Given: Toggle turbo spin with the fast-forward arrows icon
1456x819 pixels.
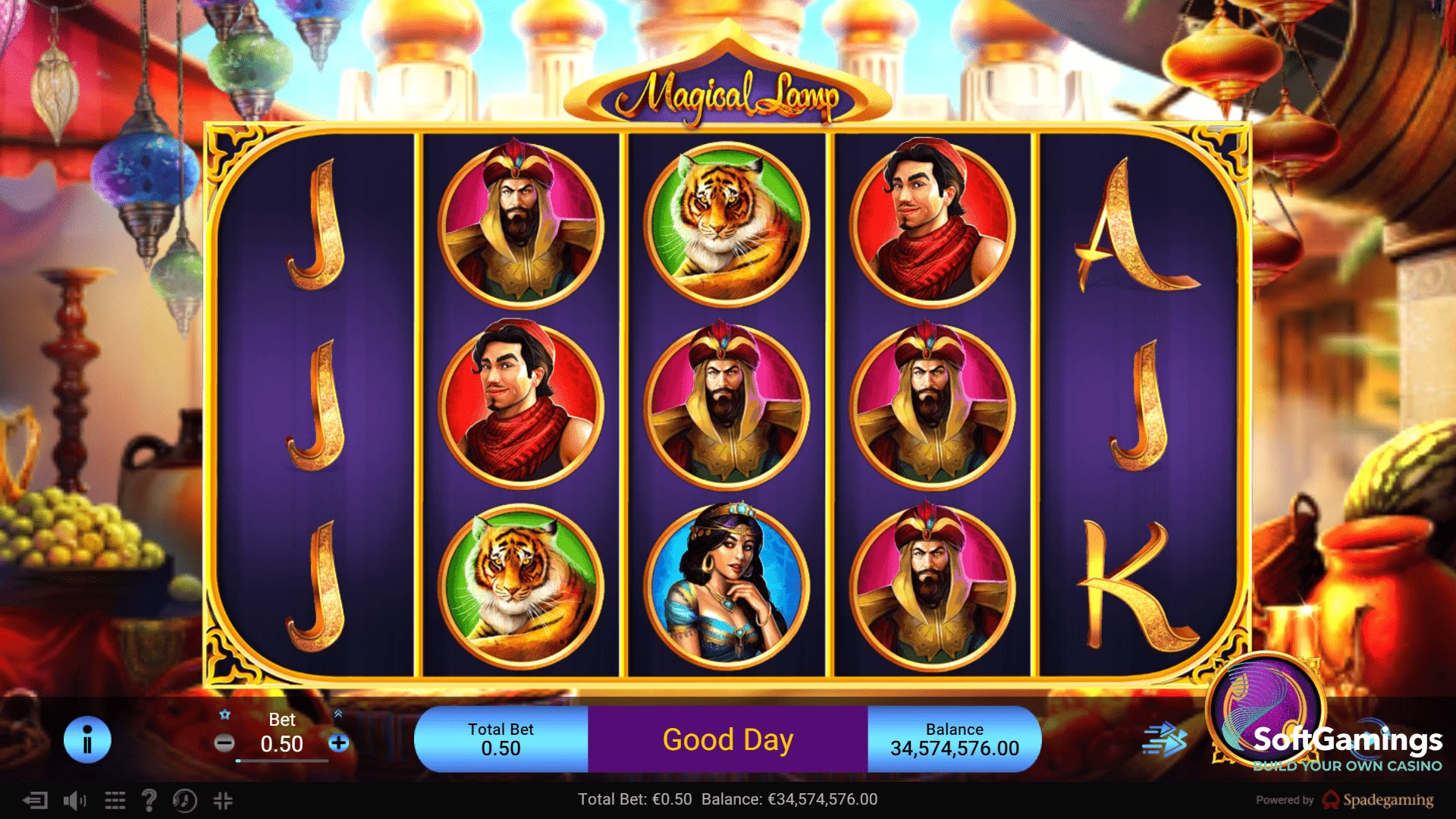Looking at the screenshot, I should [1163, 739].
